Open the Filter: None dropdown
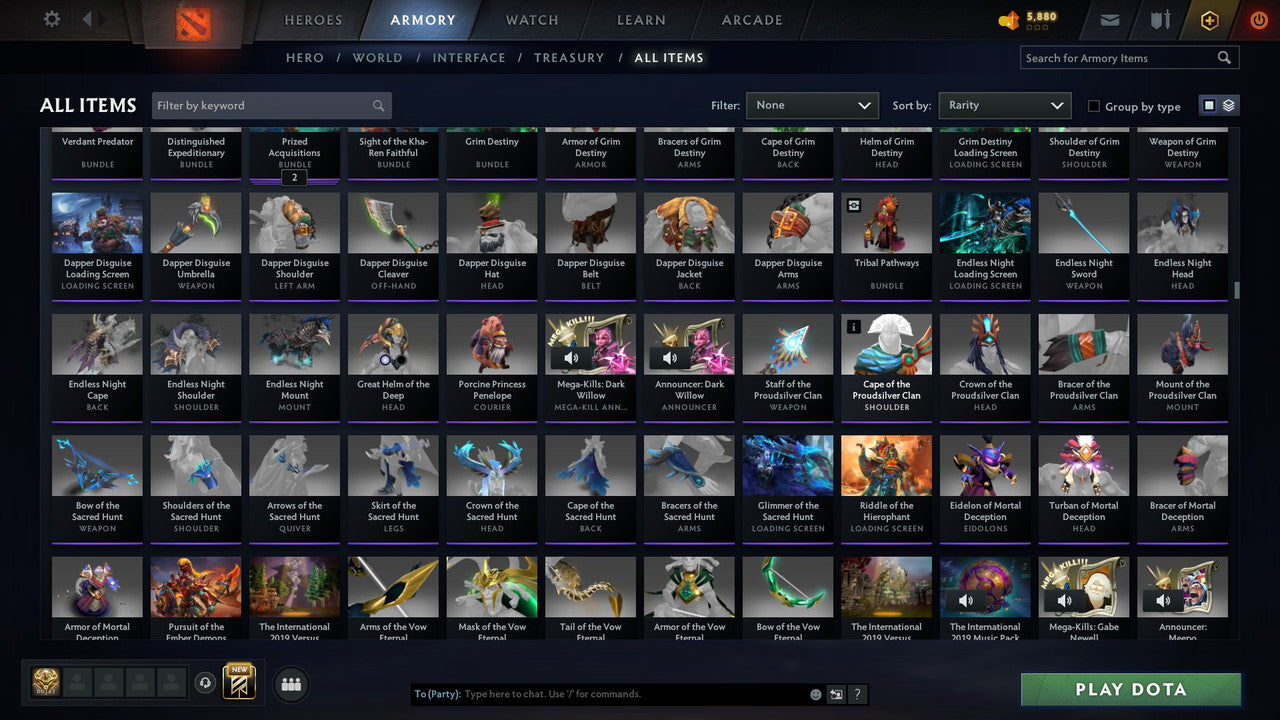 point(812,105)
